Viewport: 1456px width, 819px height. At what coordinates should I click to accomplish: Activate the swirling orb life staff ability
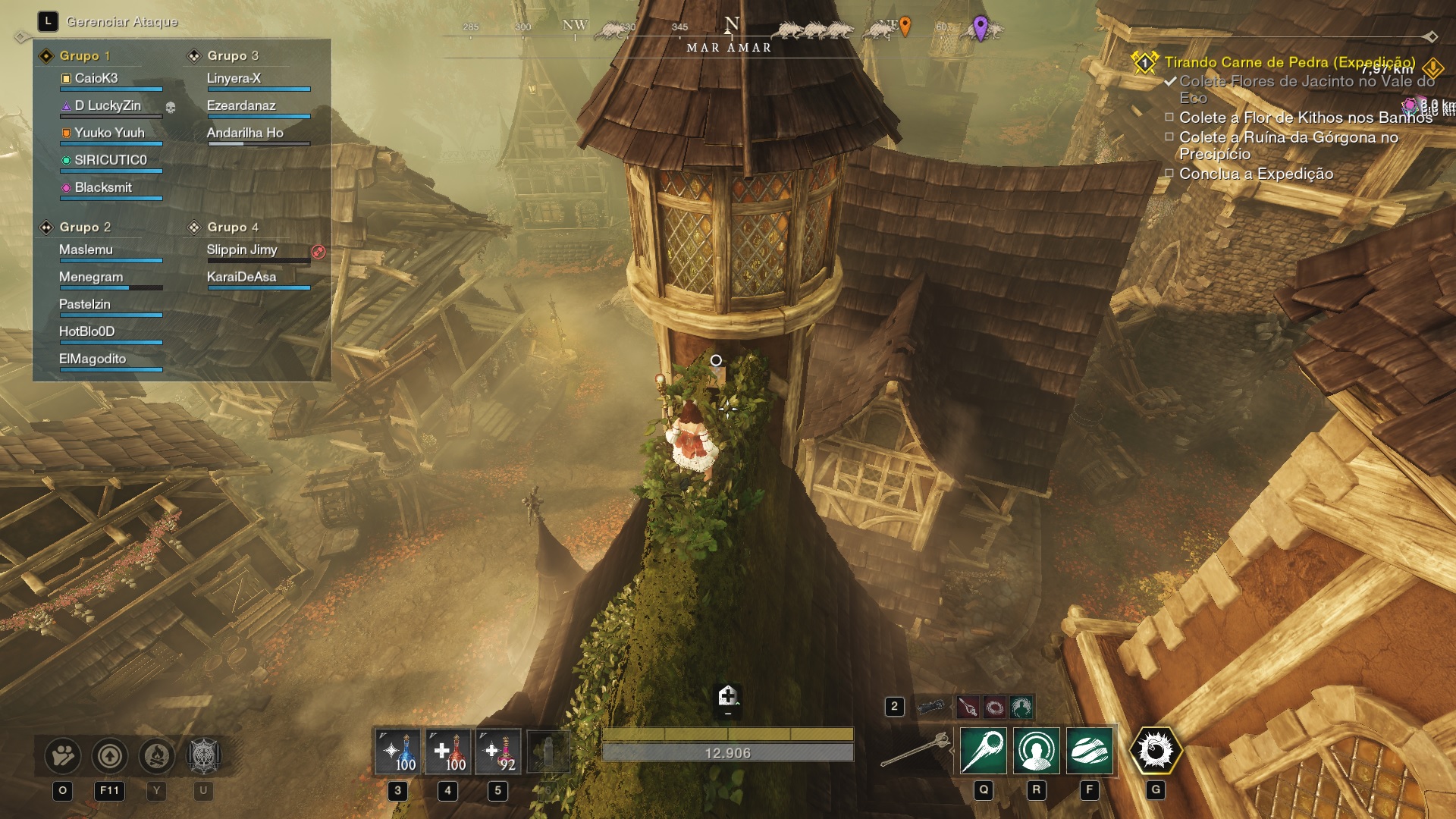[1090, 751]
